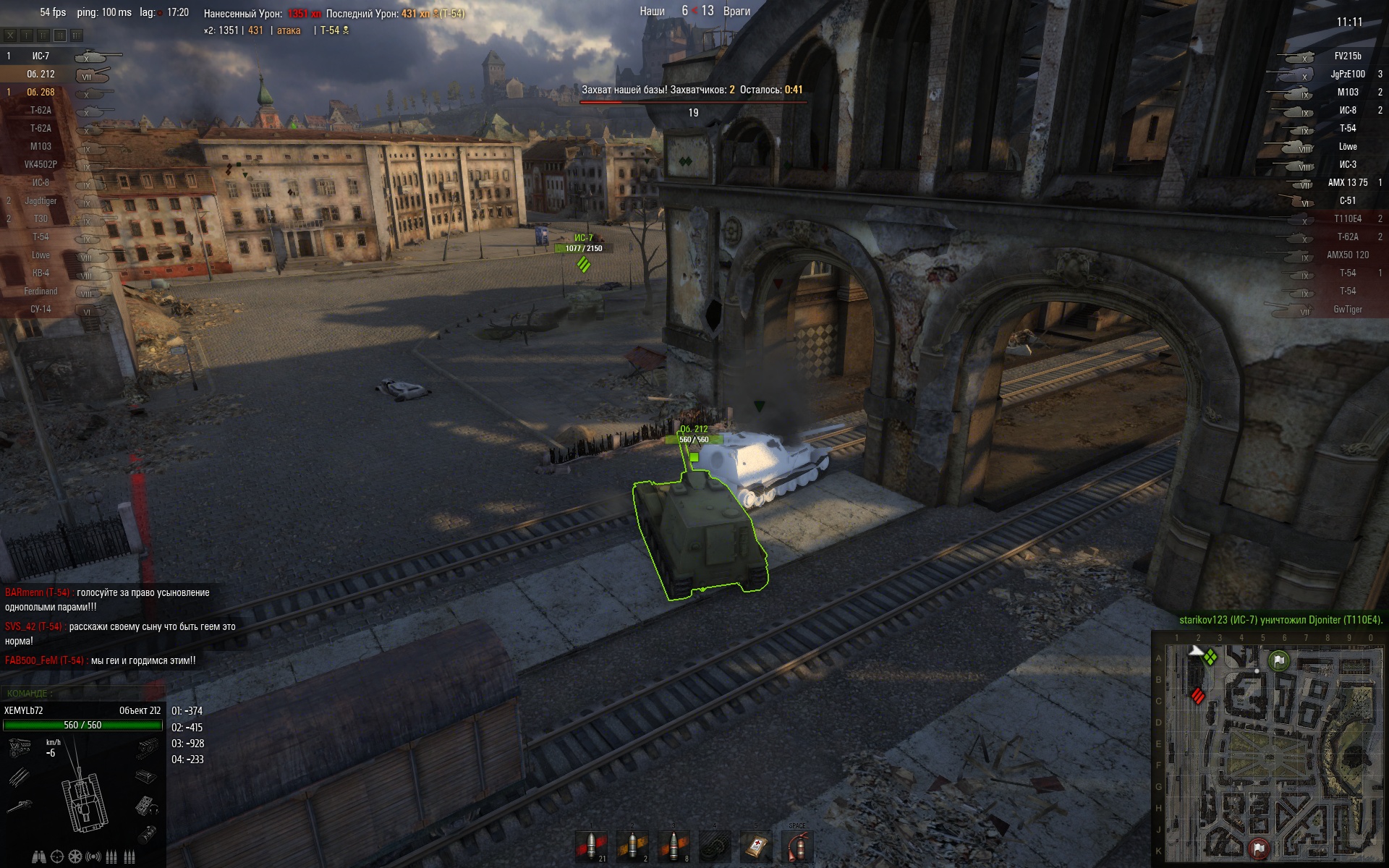This screenshot has width=1389, height=868.
Task: Switch player list to the widest column mode
Action: coord(77,35)
